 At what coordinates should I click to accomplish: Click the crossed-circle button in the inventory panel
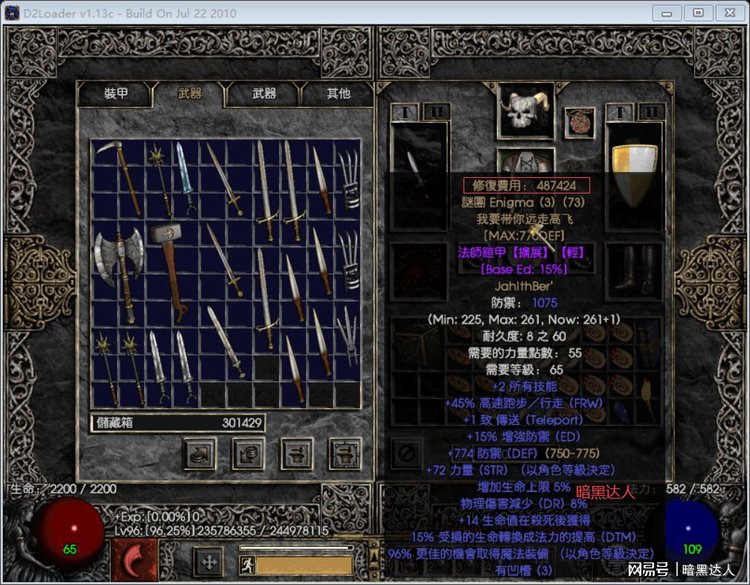point(405,453)
